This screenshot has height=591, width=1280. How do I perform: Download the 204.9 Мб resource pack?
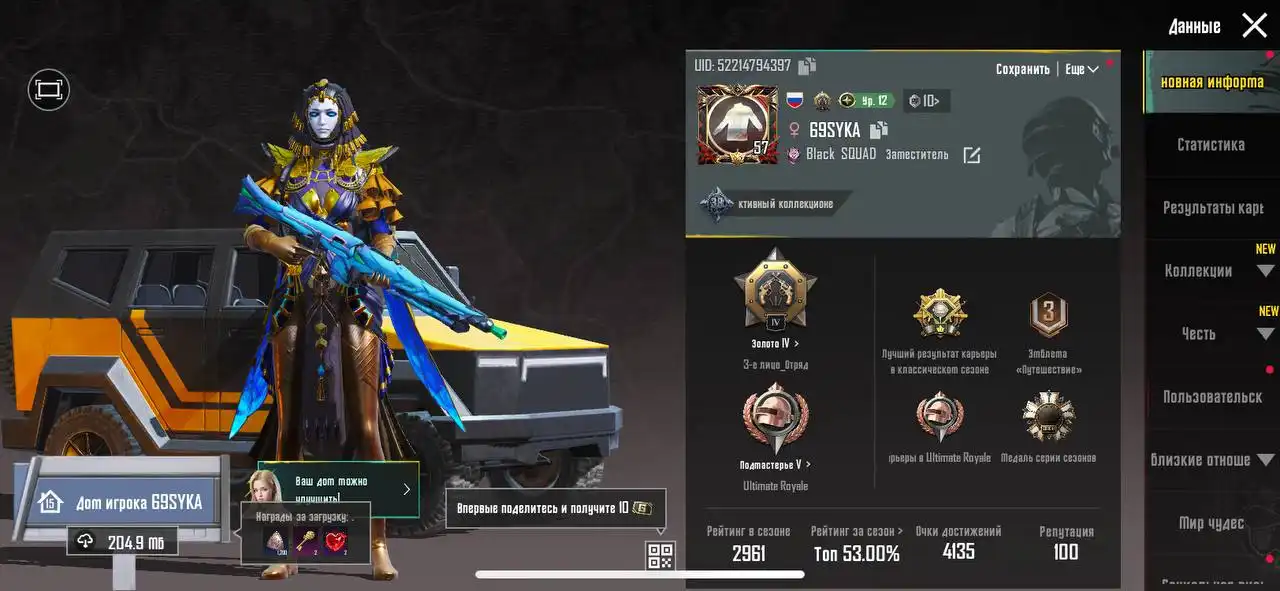click(122, 542)
